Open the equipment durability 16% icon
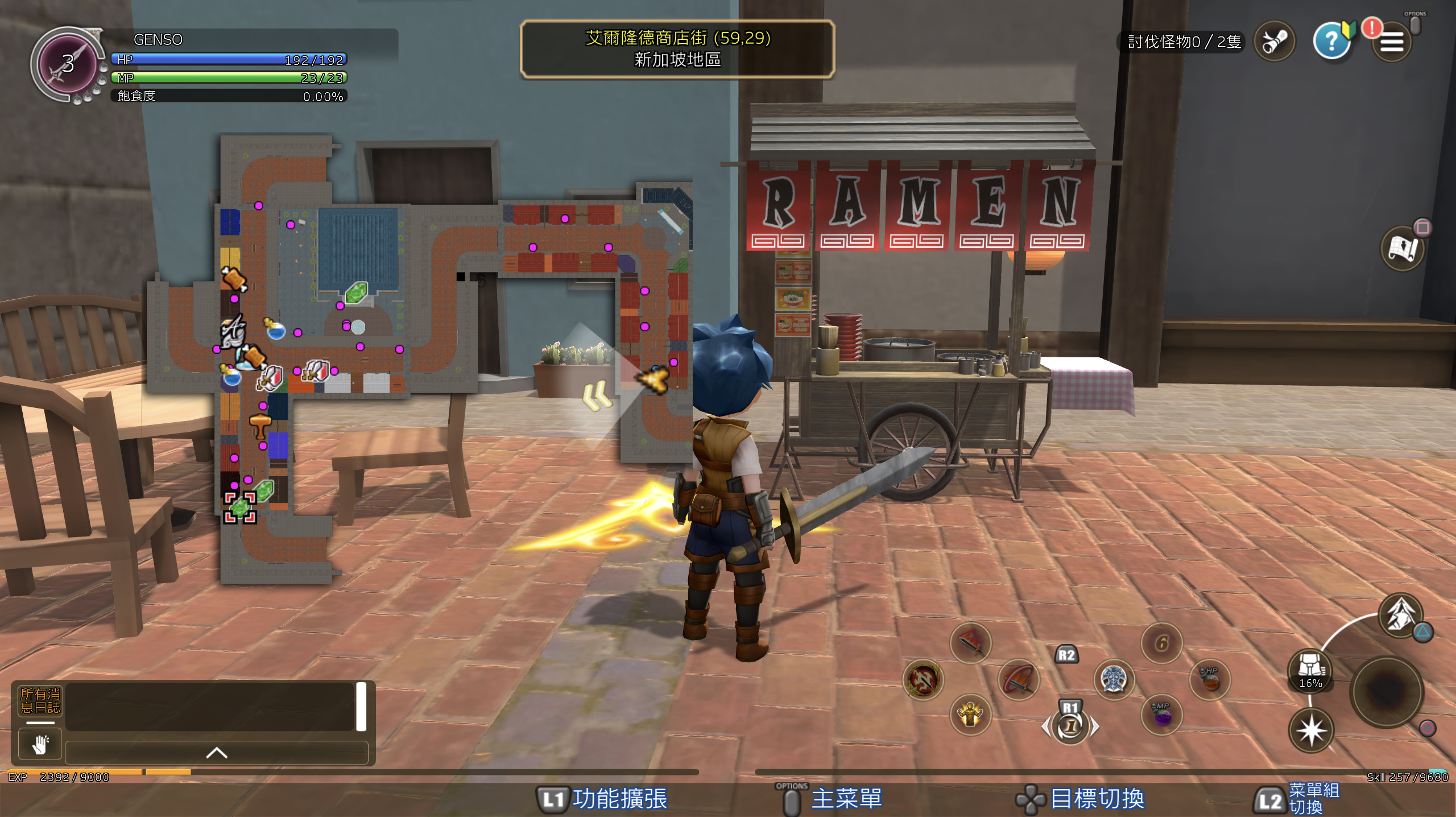1456x817 pixels. coord(1310,670)
